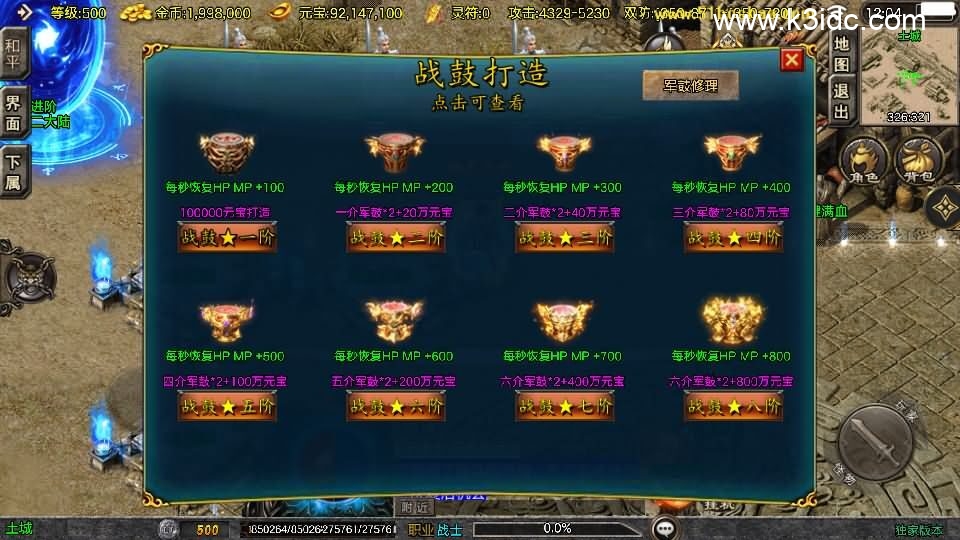View the first-tier war drum icon
Screen dimensions: 960x540
pos(227,153)
